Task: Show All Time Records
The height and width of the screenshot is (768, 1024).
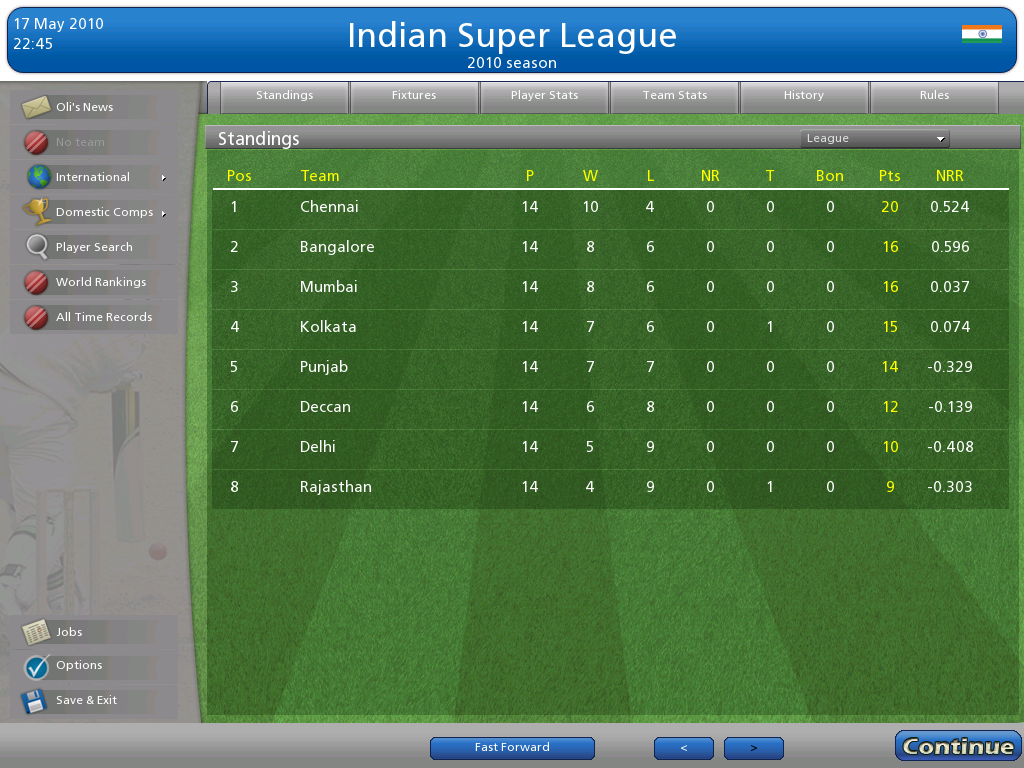Action: point(103,317)
